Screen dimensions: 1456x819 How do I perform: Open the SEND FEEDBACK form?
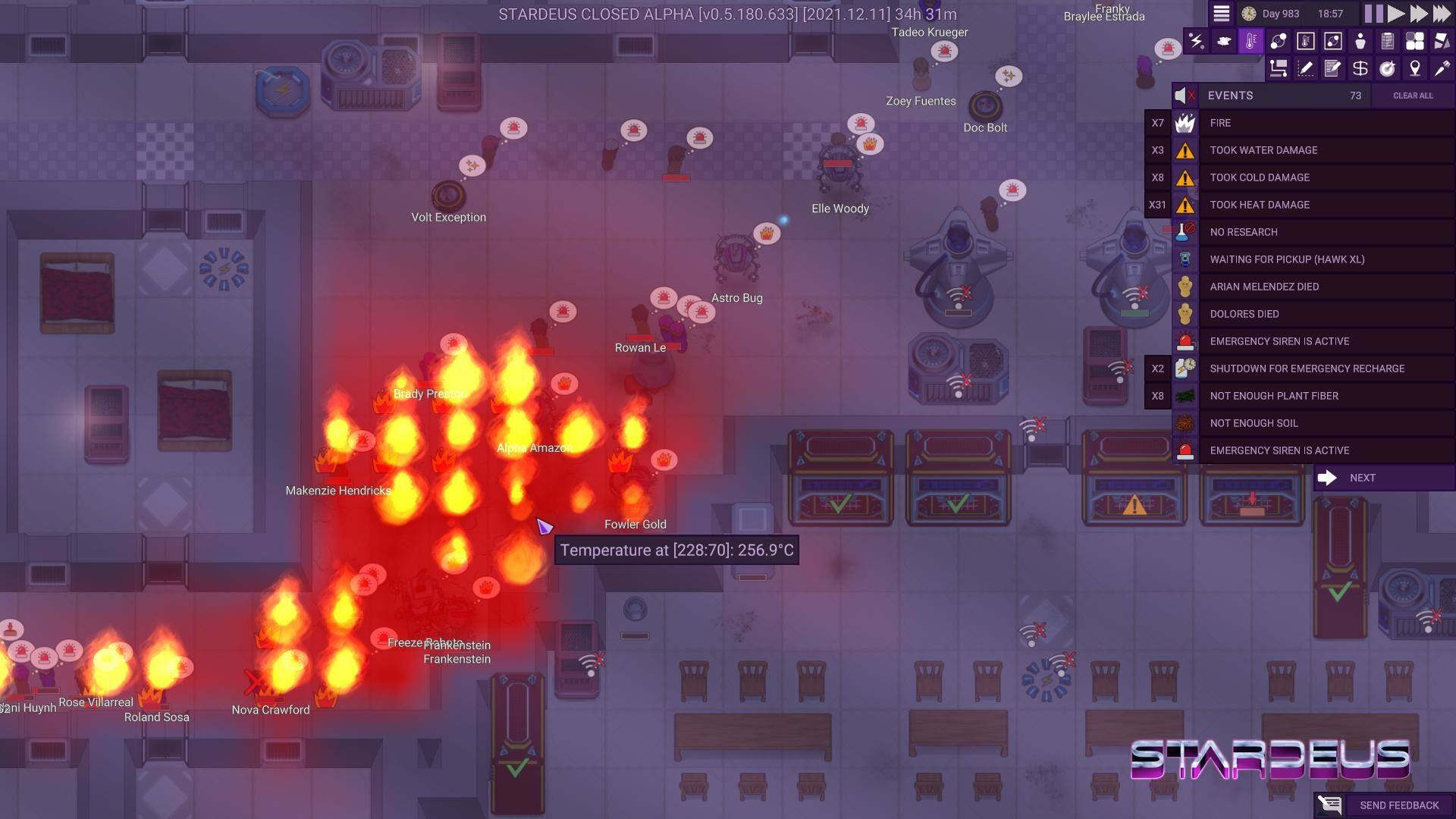pyautogui.click(x=1388, y=805)
